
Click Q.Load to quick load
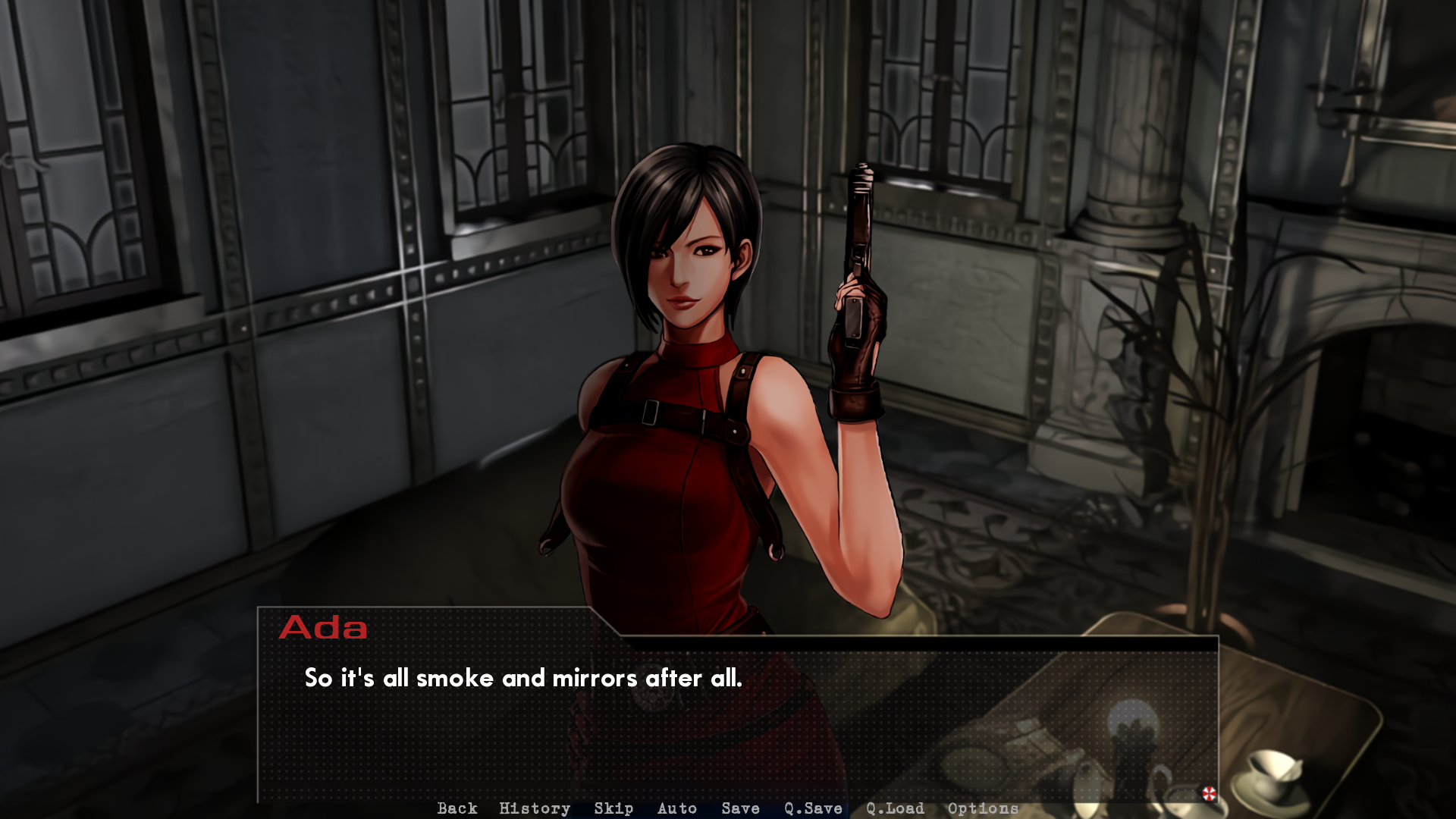pos(895,808)
